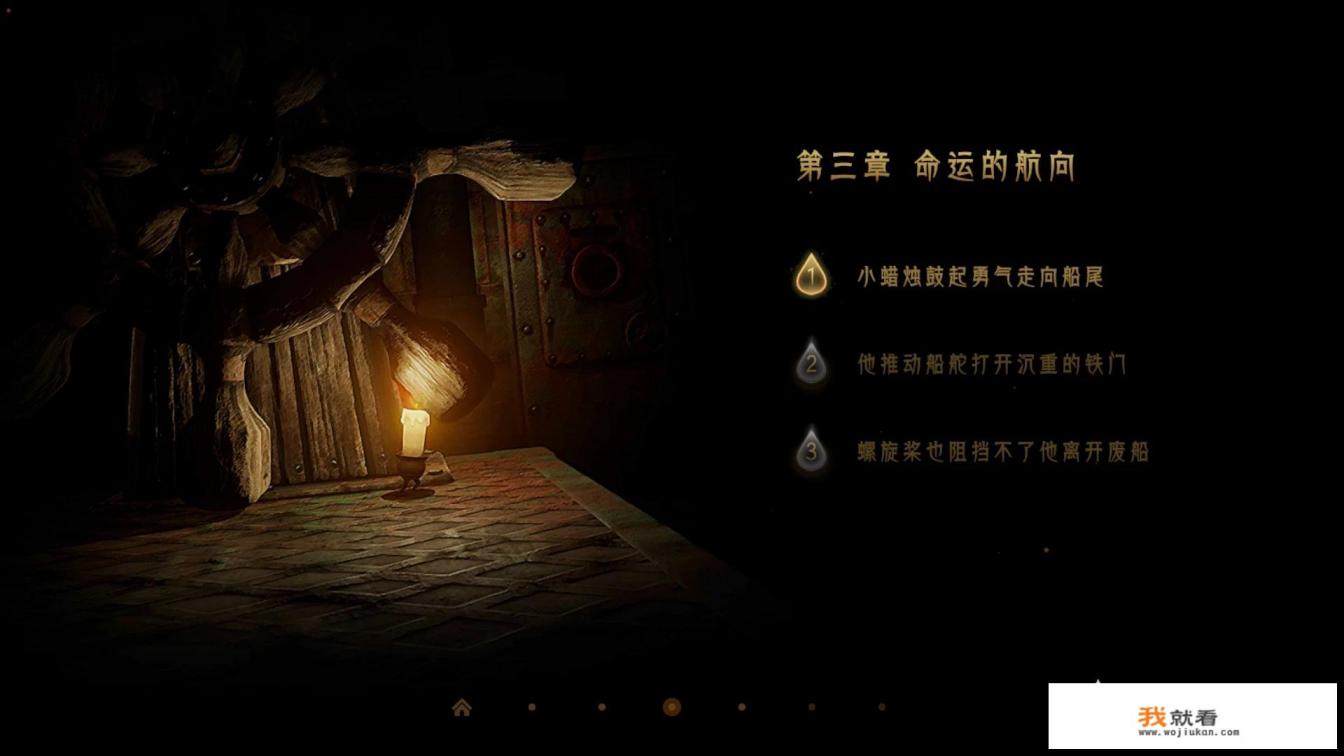Select the droplet icon numbered 2

[811, 364]
